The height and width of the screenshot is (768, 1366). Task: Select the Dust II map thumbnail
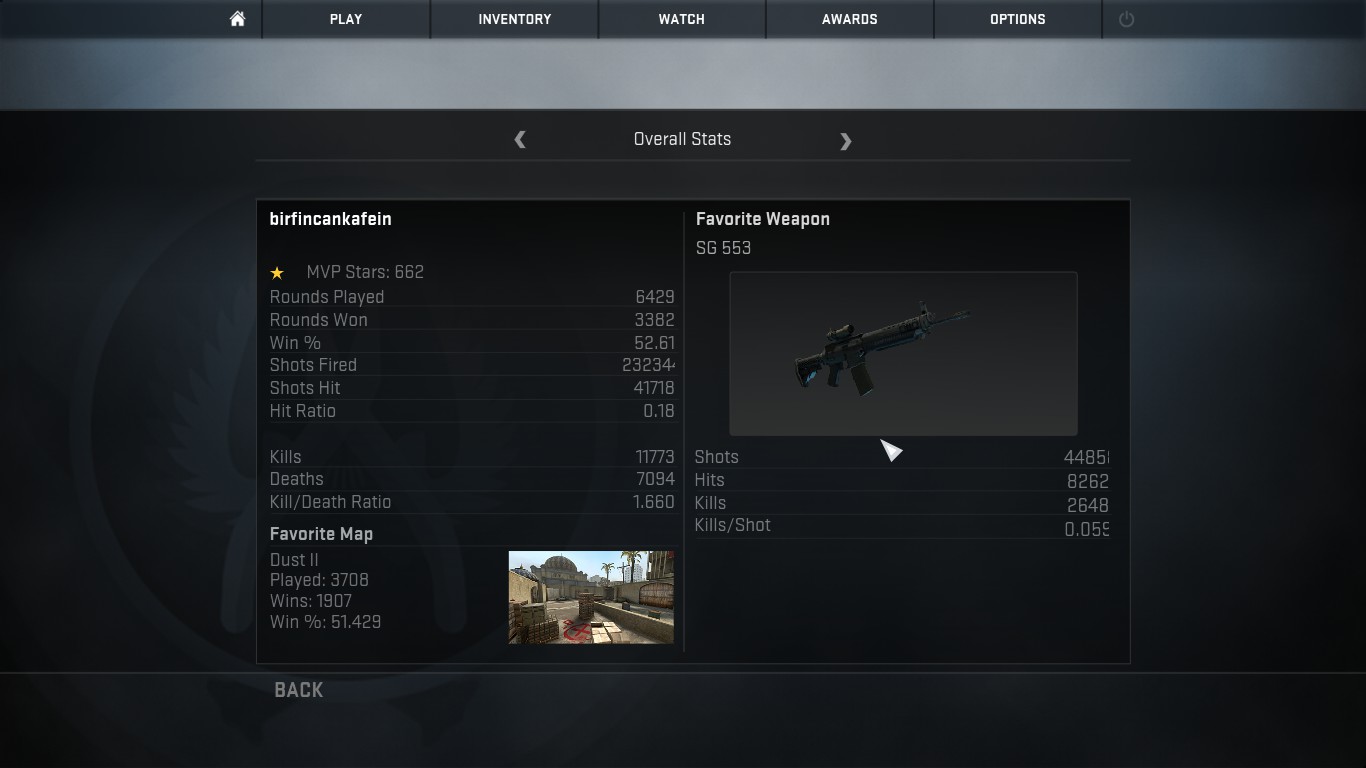(591, 597)
